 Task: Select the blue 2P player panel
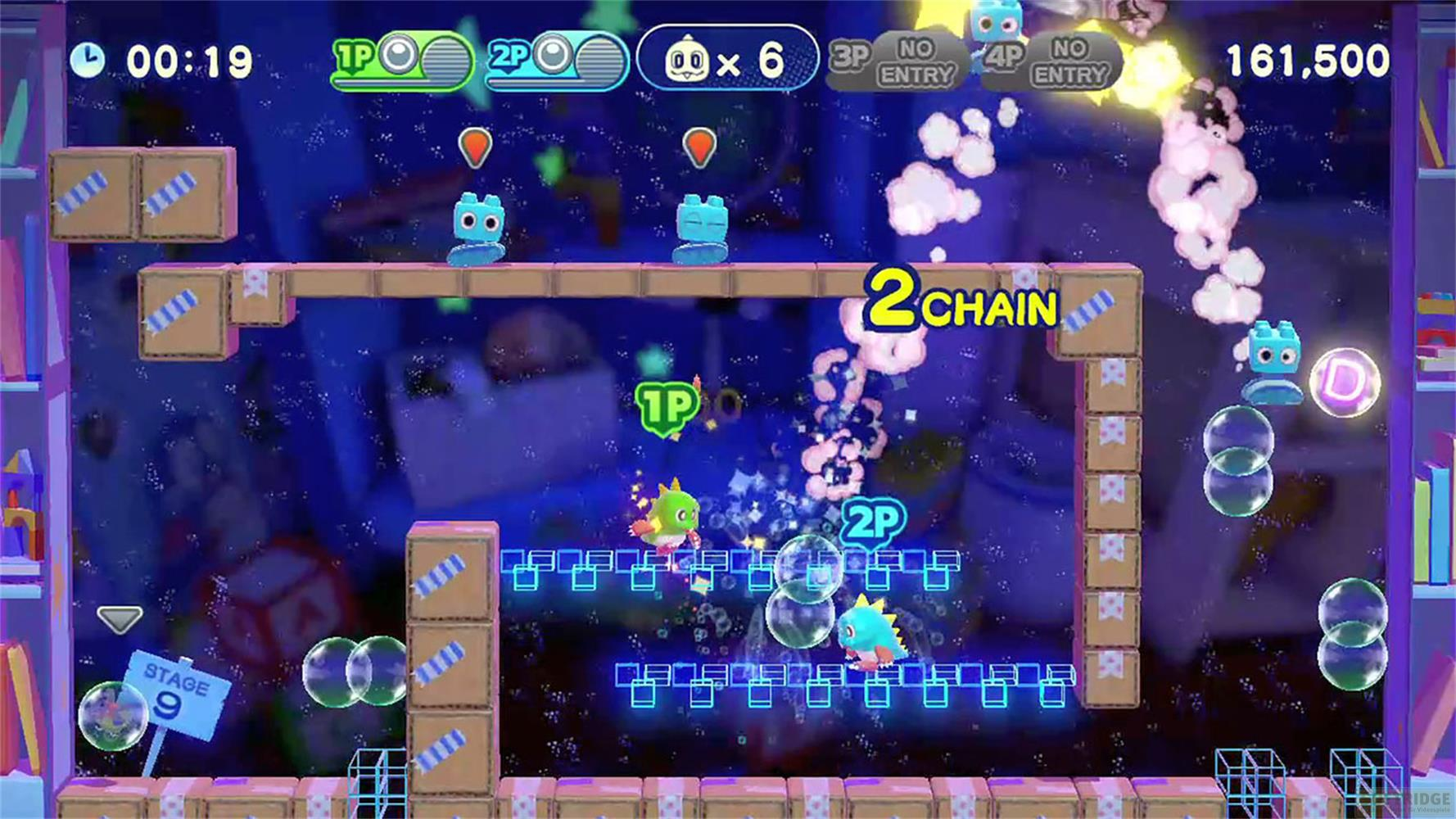[555, 60]
